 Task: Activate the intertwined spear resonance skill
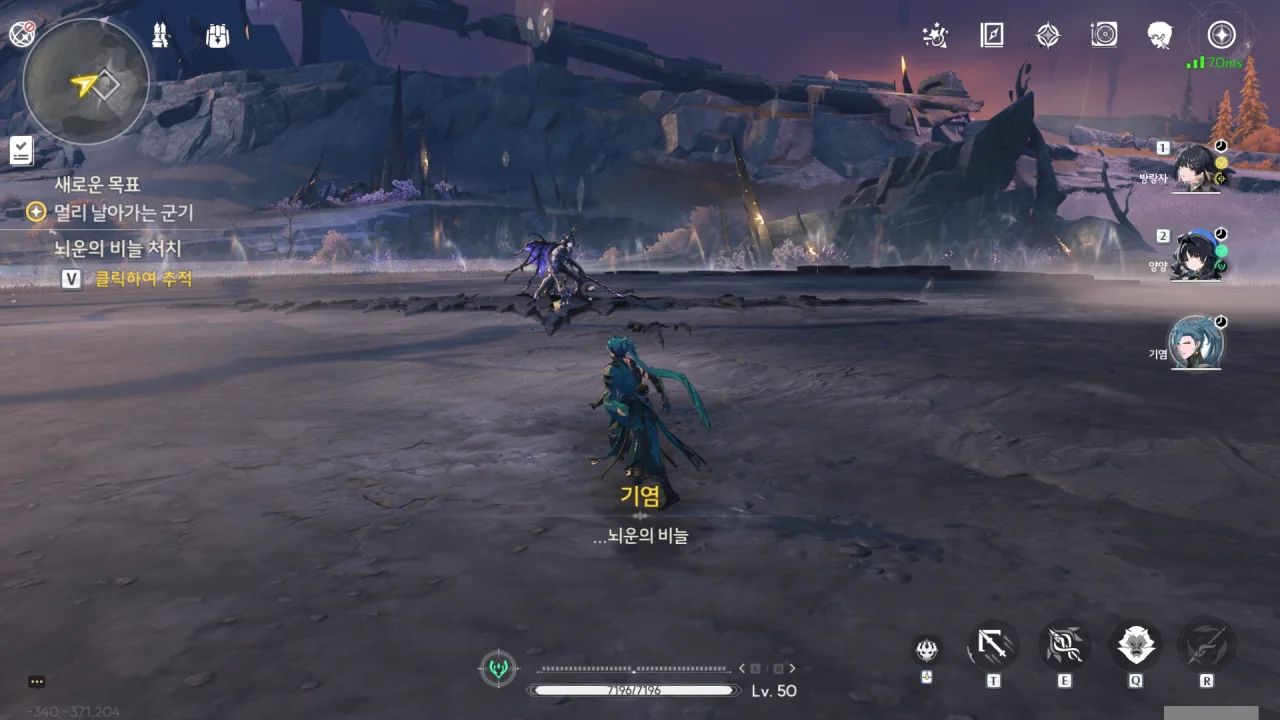click(x=1064, y=646)
